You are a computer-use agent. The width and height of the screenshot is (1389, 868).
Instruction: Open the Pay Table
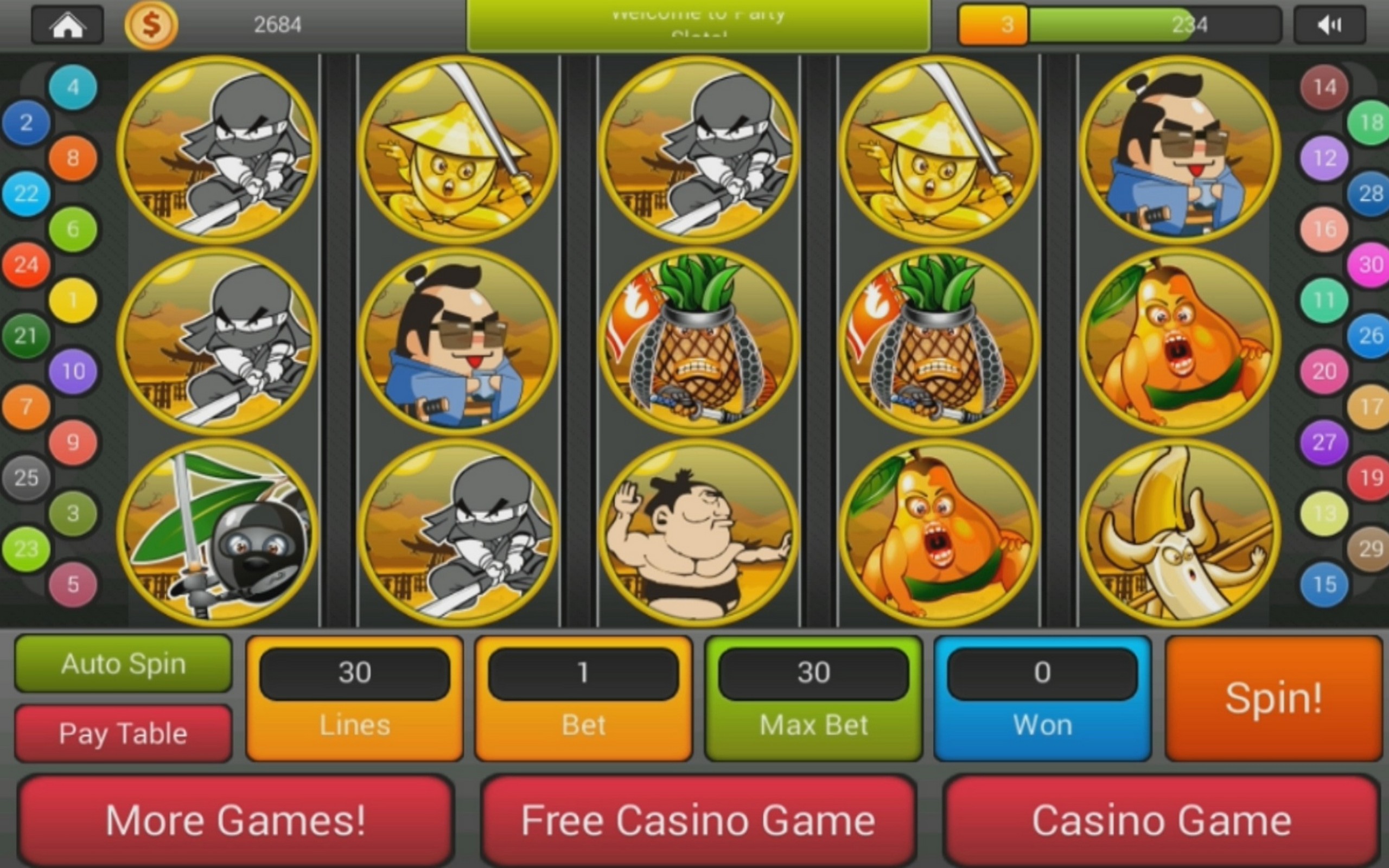[122, 732]
